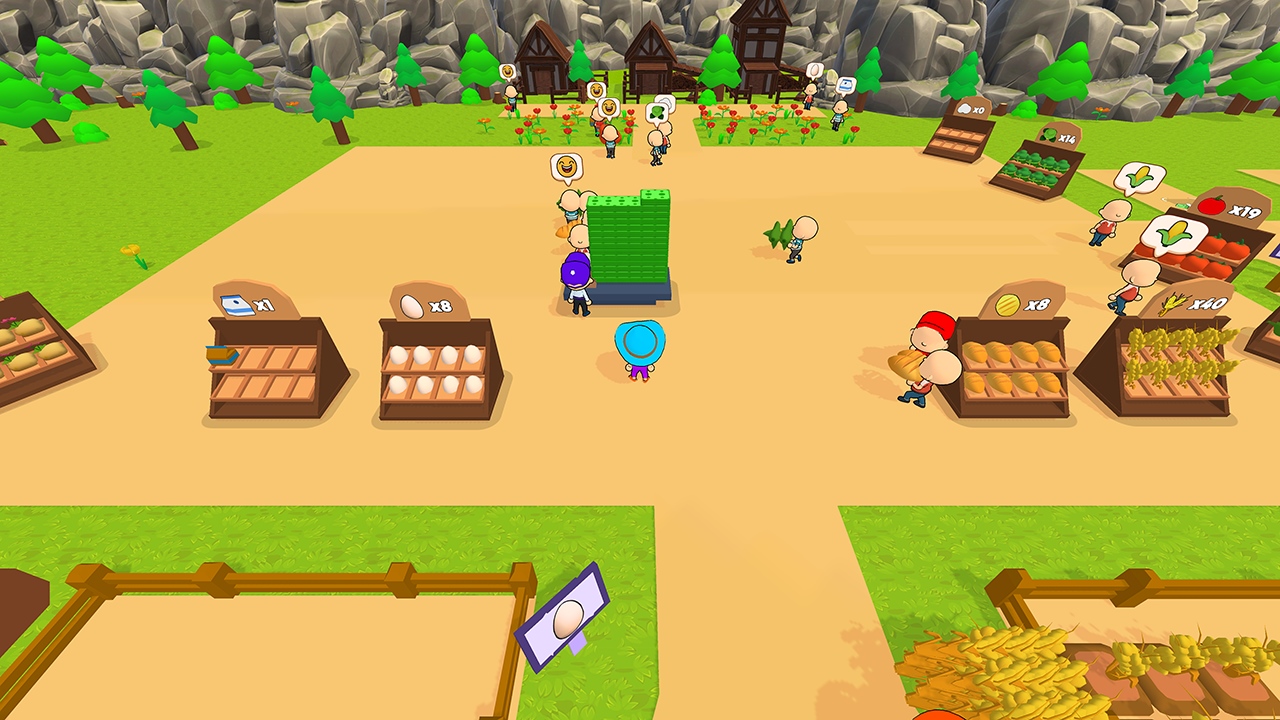Tap the smiley face bubble near the money stack

pyautogui.click(x=565, y=166)
